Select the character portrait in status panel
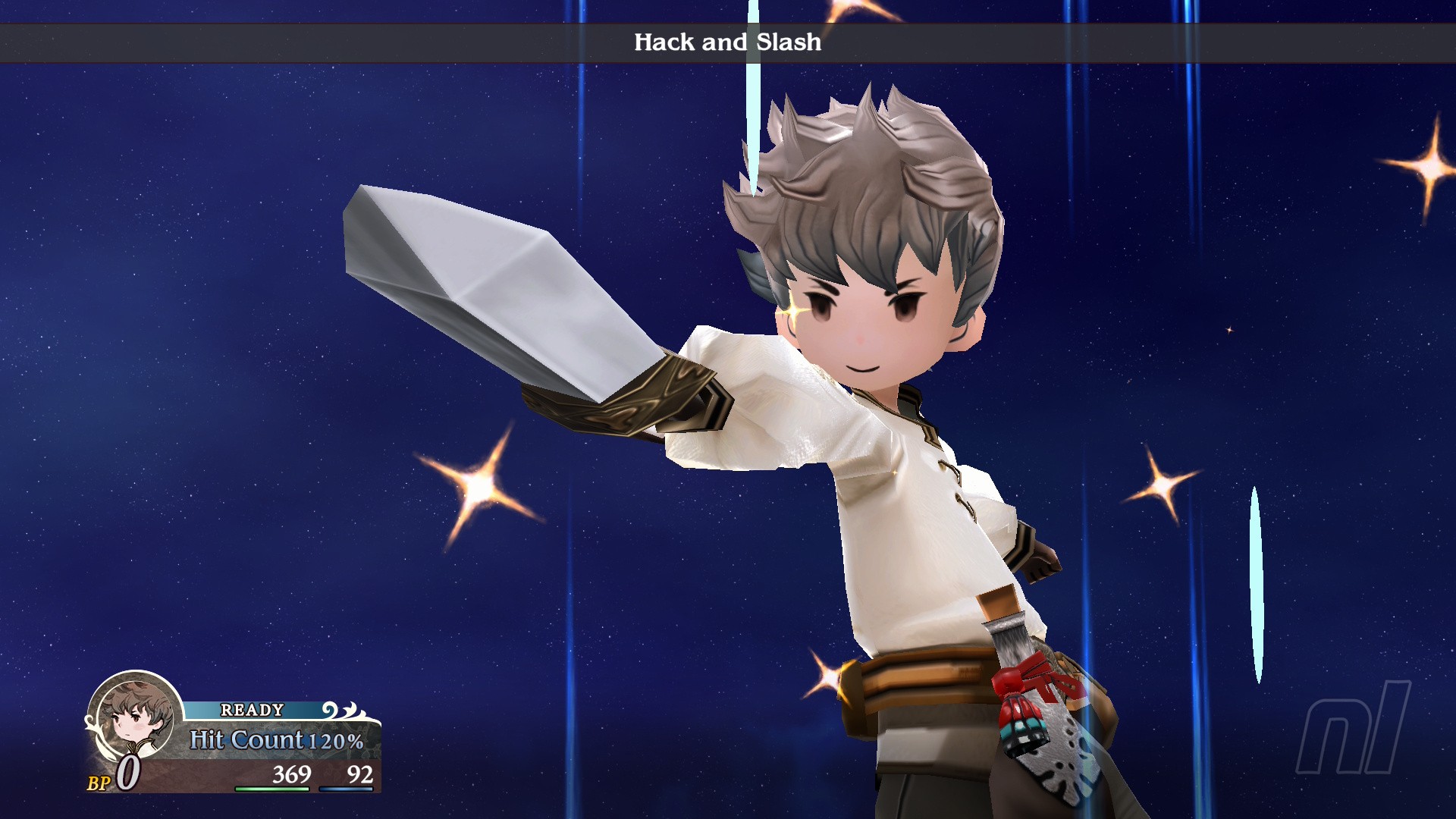The width and height of the screenshot is (1456, 819). coord(135,717)
